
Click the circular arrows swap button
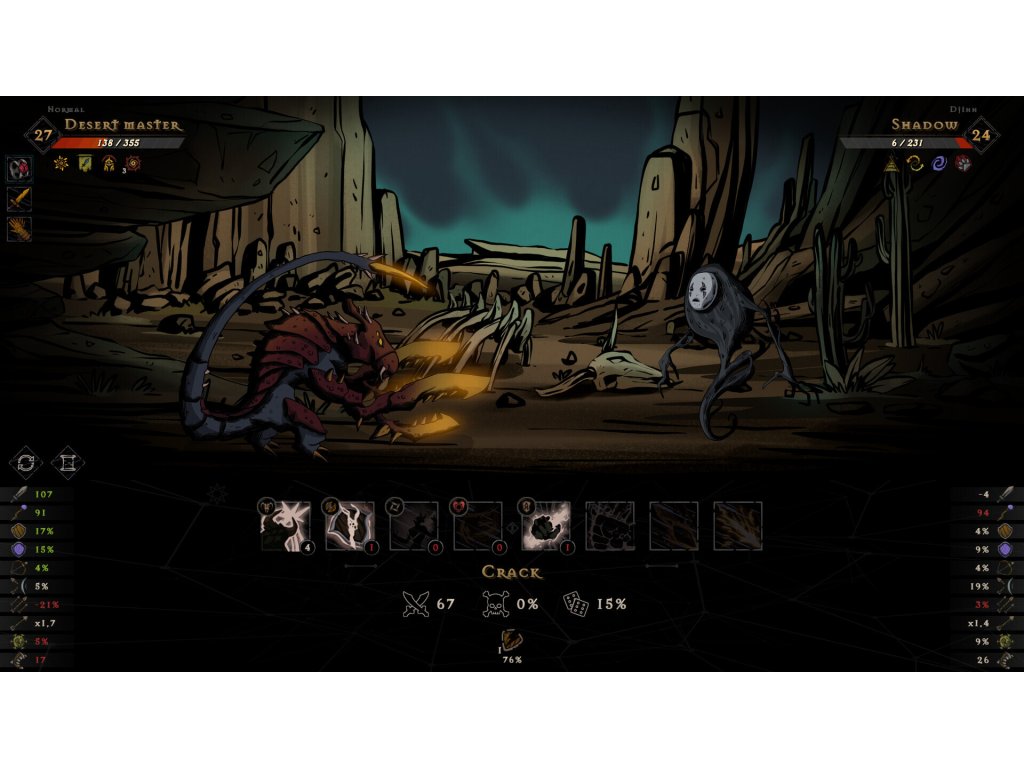26,462
